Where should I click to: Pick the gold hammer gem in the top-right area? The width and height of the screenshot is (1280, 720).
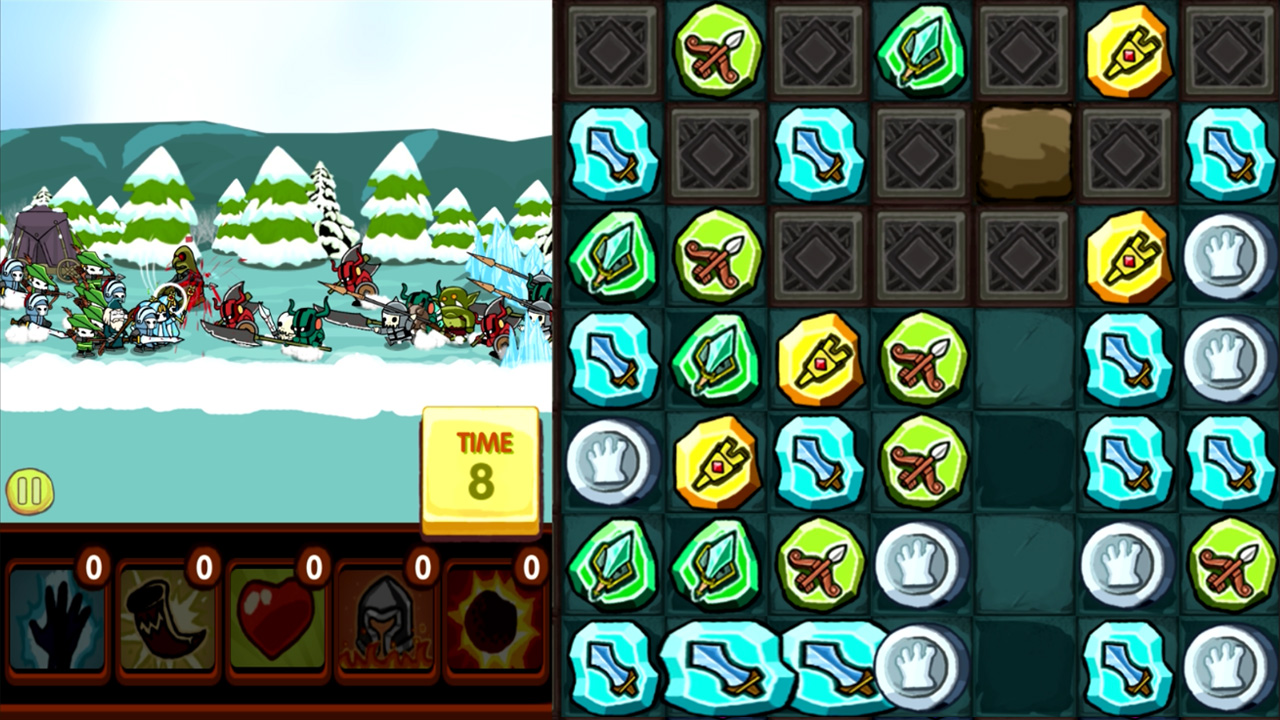(1125, 50)
